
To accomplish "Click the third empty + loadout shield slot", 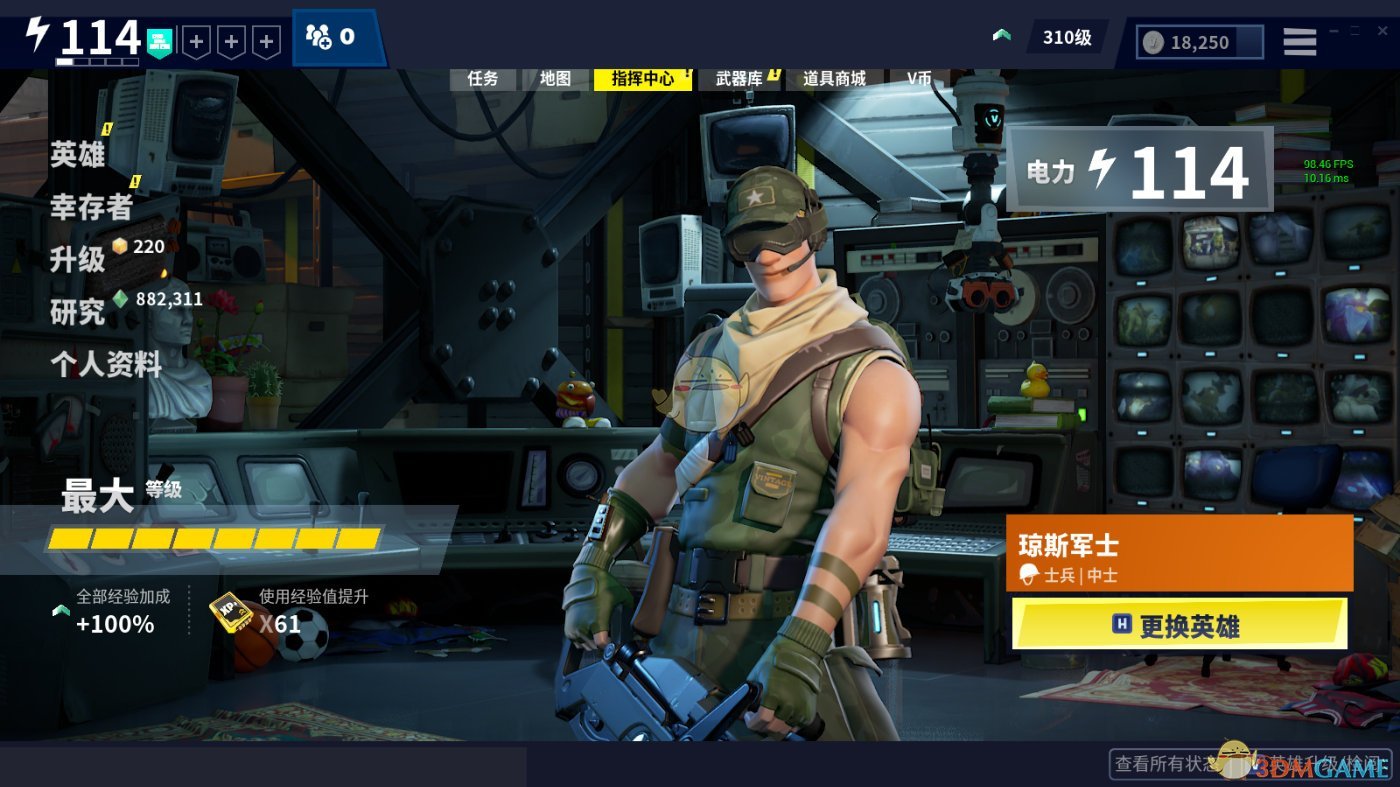I will 266,41.
